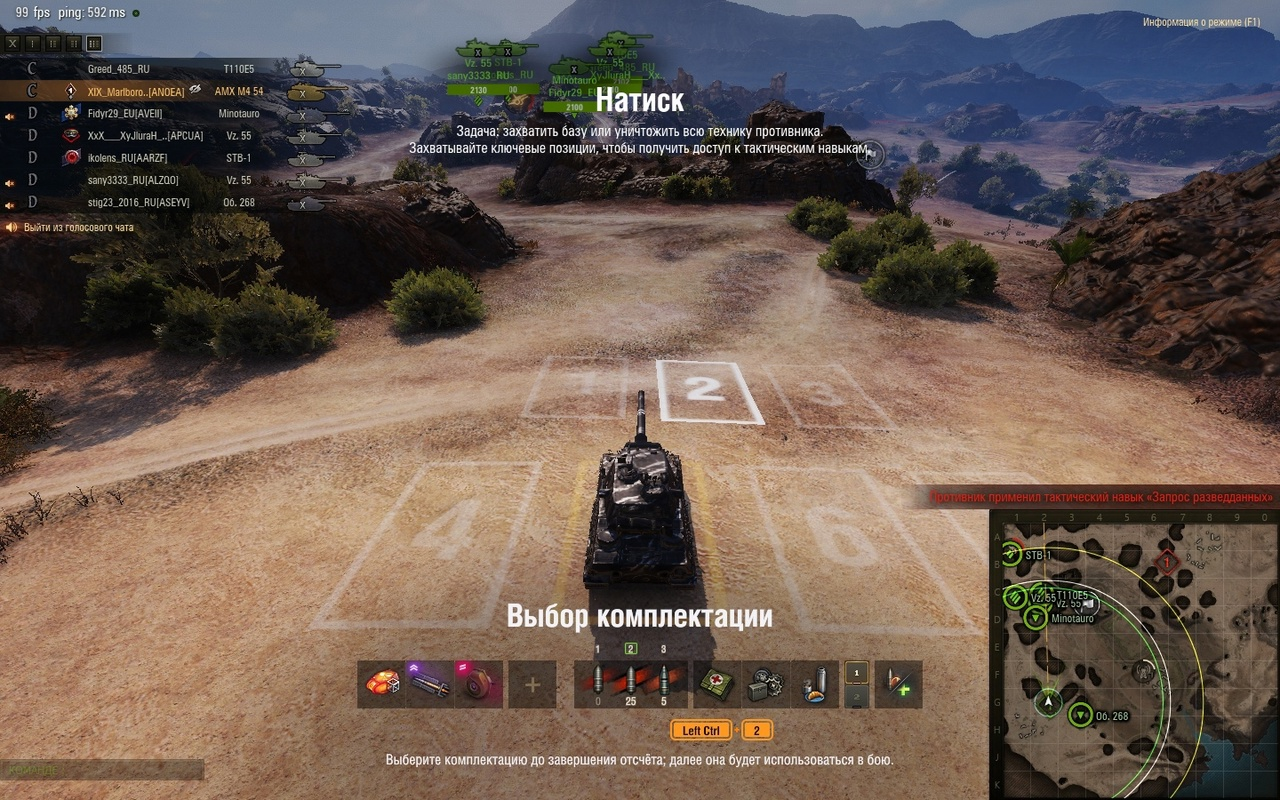Select the first shell type with 0 rounds
Image resolution: width=1280 pixels, height=800 pixels.
(598, 684)
